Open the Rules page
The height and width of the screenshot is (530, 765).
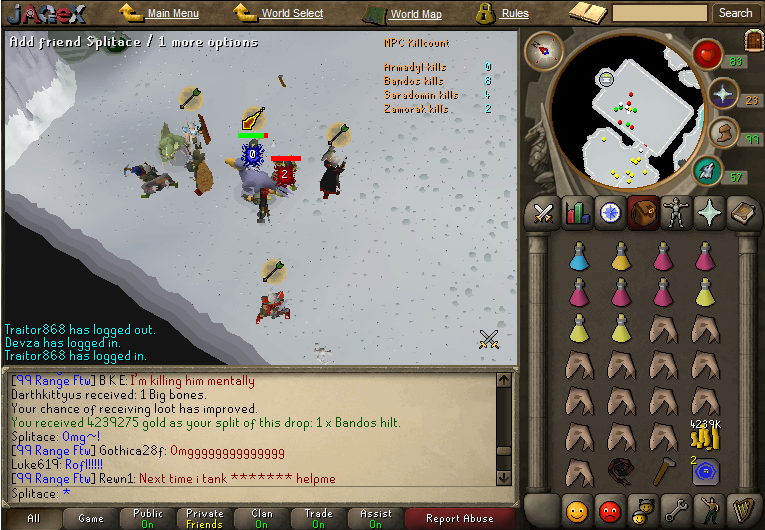pyautogui.click(x=514, y=14)
